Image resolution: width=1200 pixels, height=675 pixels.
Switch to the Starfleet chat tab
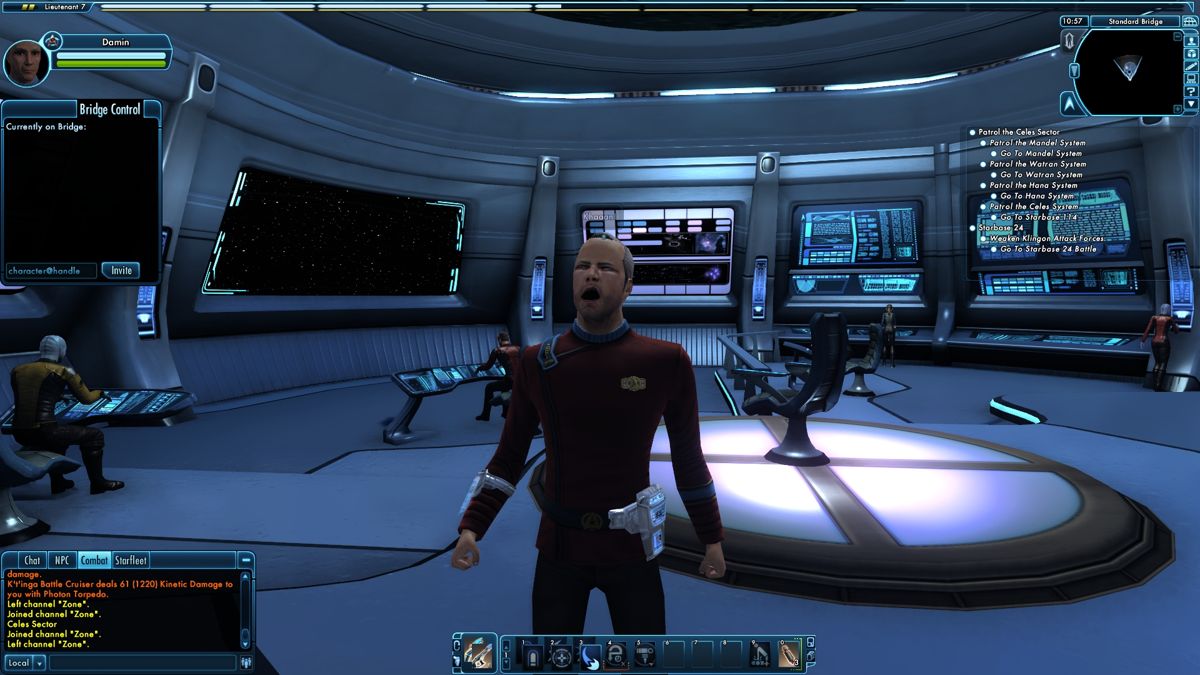click(x=131, y=561)
